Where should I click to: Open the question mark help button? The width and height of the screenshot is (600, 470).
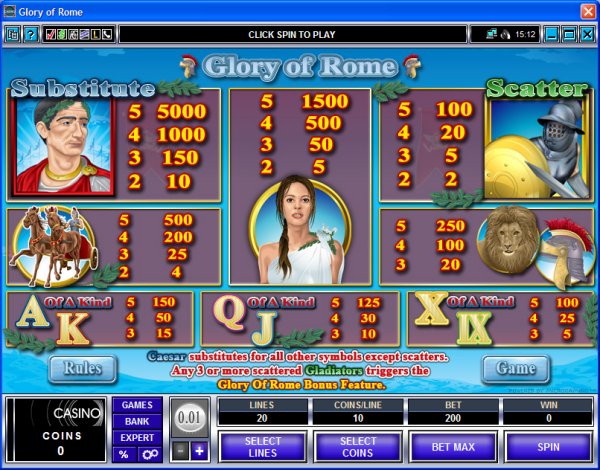tap(31, 35)
